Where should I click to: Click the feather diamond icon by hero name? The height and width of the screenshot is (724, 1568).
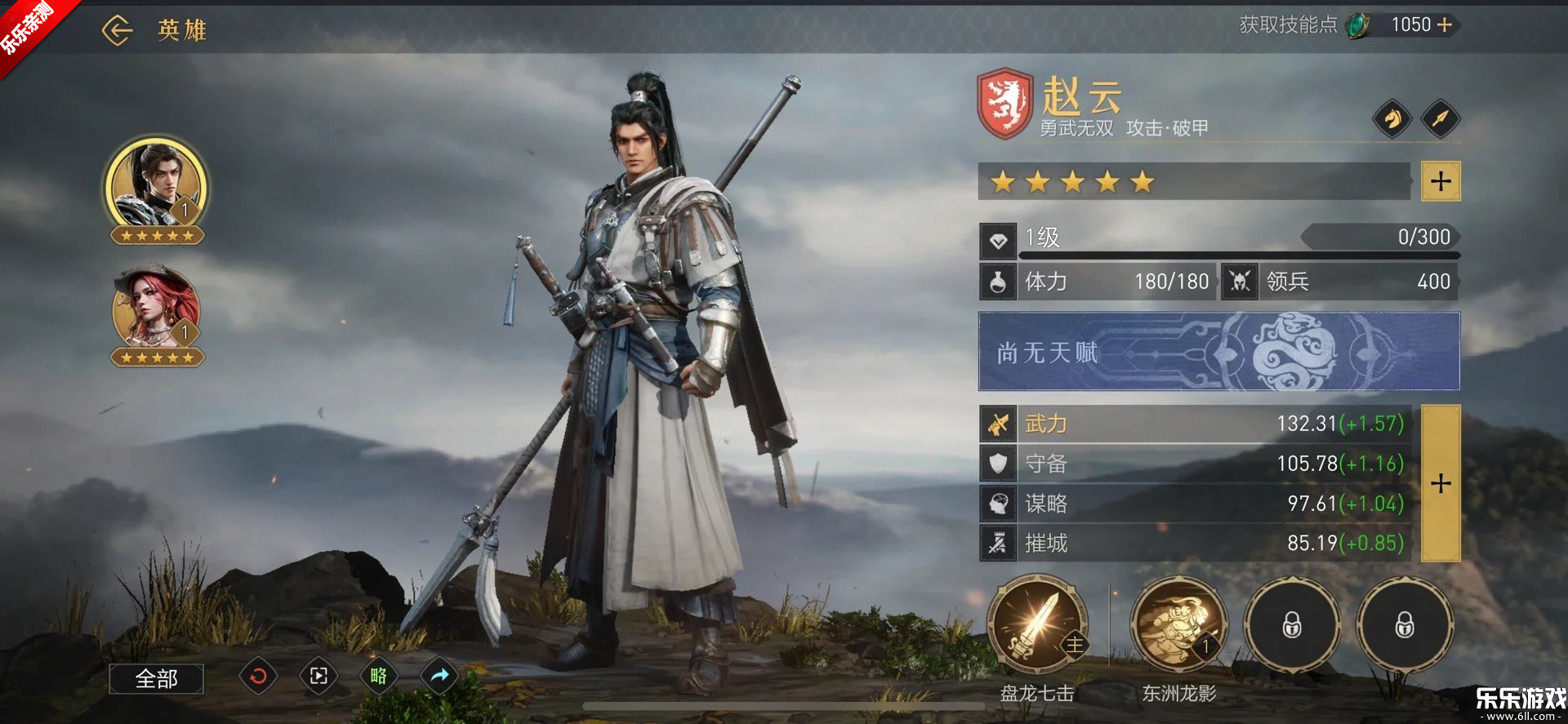coord(1441,119)
